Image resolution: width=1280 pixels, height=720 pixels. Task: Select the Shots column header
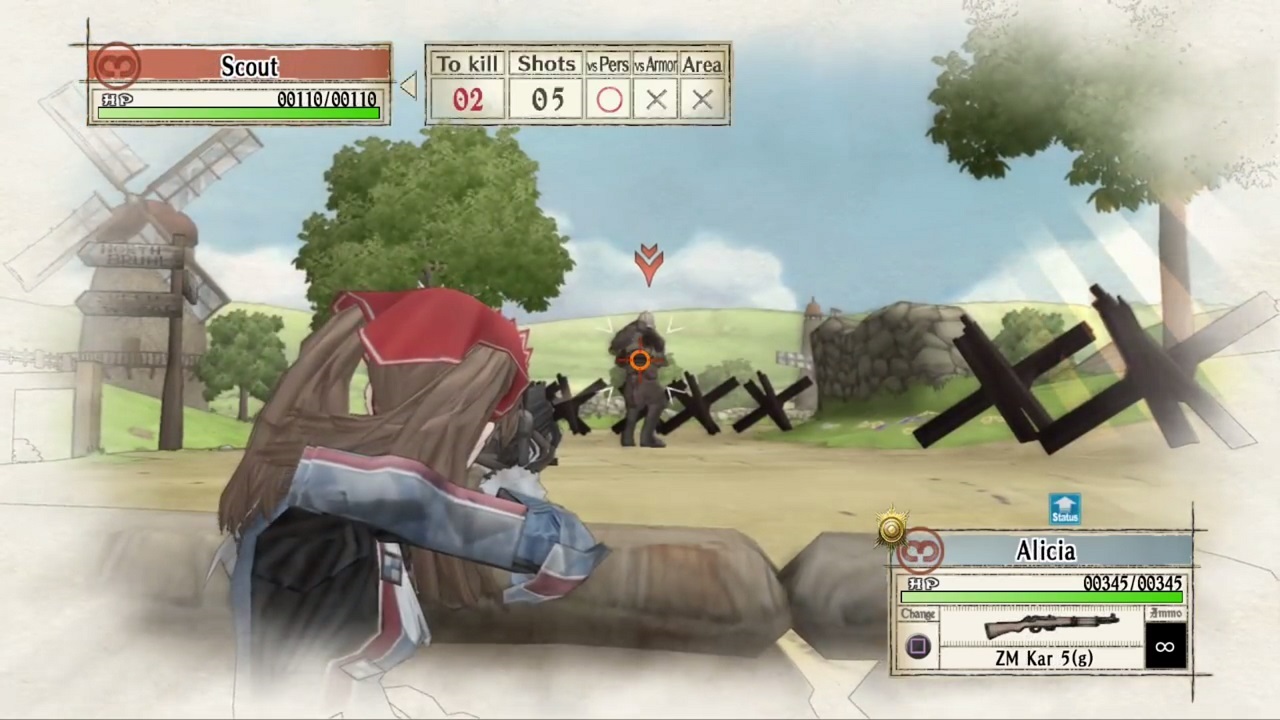pos(546,64)
